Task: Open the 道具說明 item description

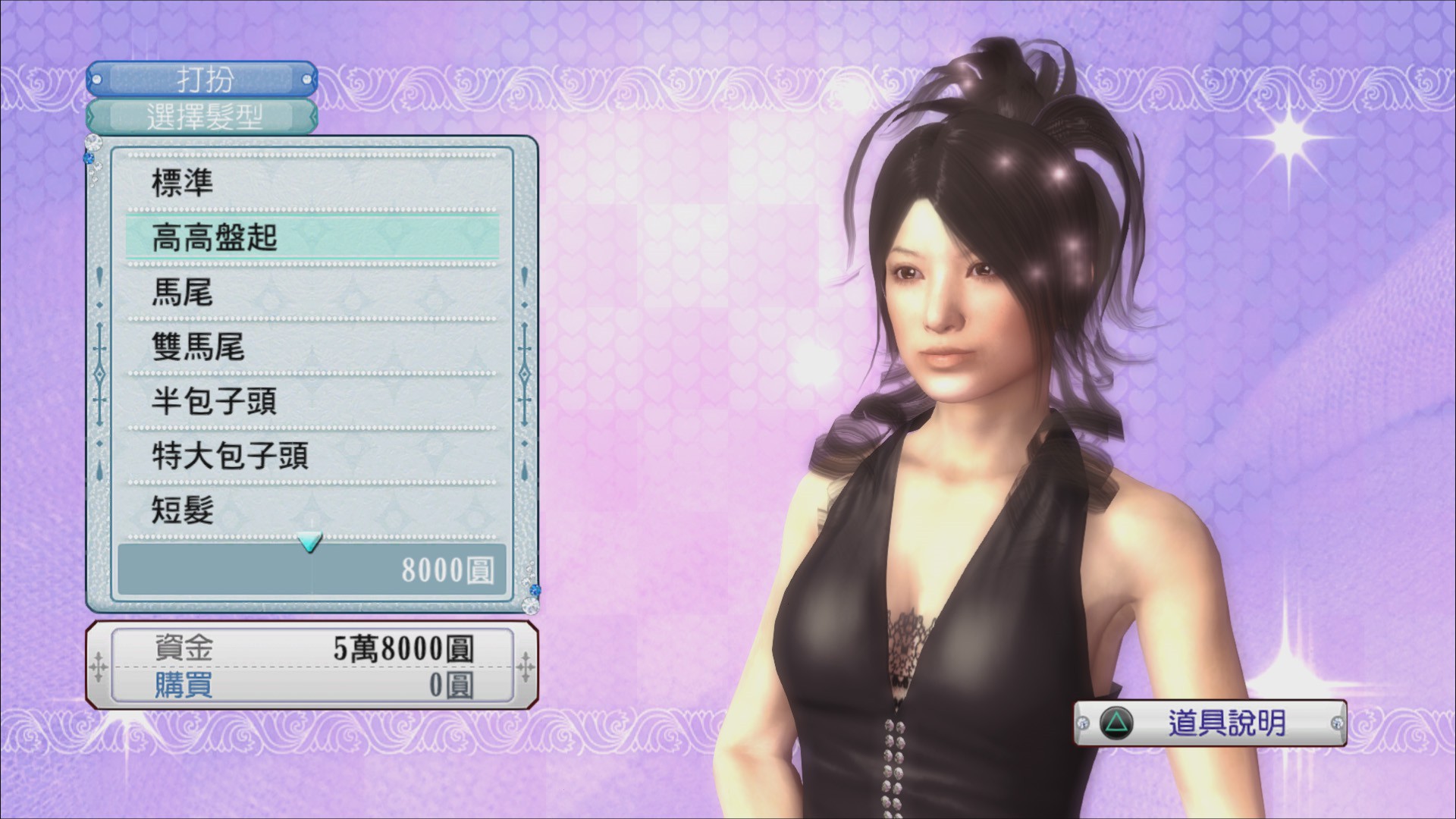Action: [1210, 723]
